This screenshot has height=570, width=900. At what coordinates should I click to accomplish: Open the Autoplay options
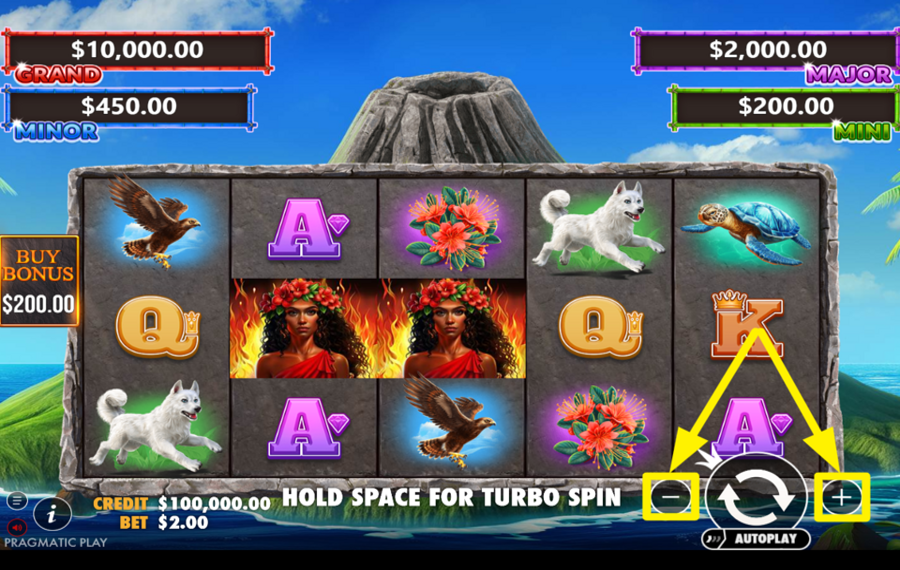coord(756,539)
